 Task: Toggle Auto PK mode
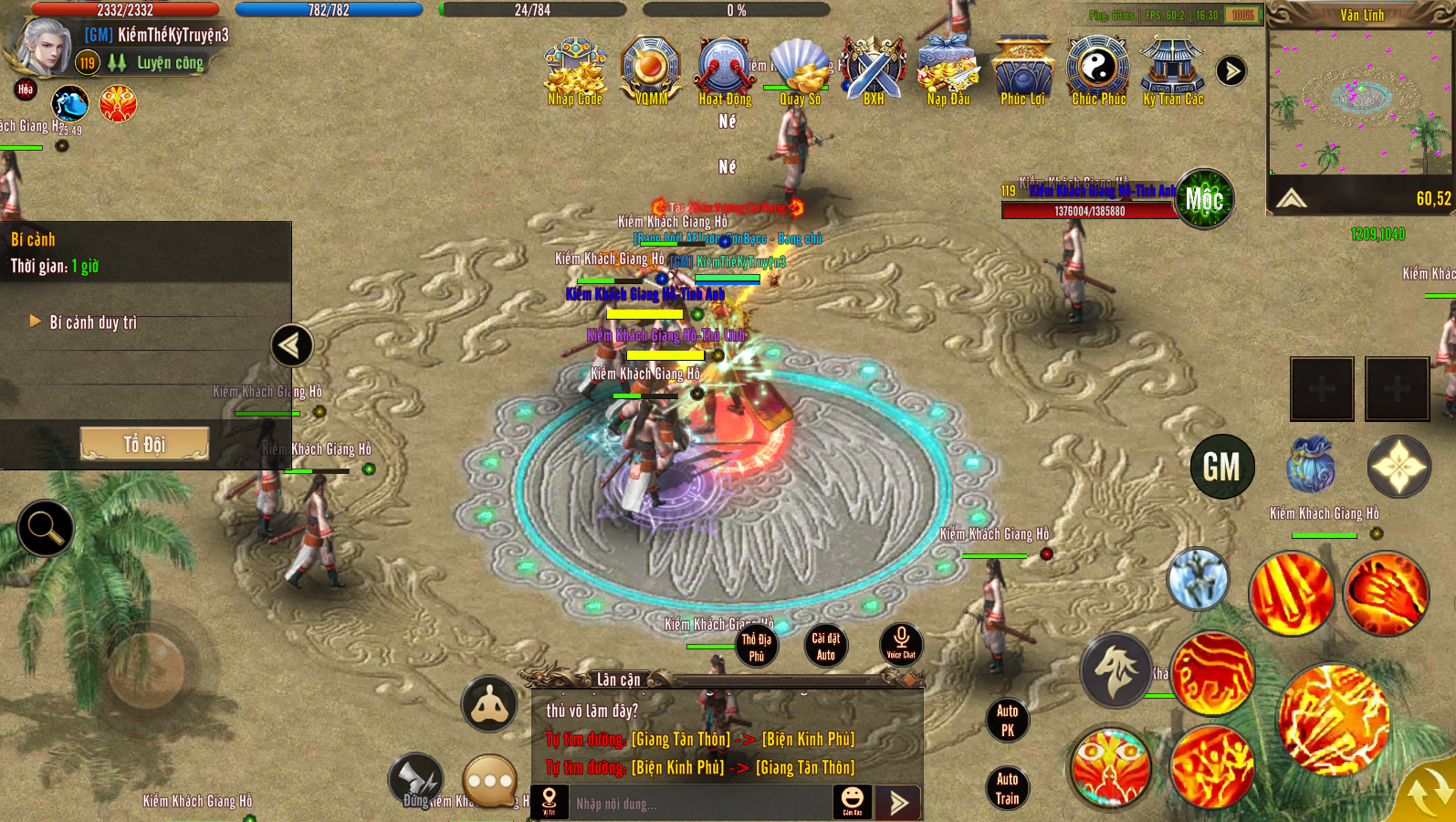1007,720
